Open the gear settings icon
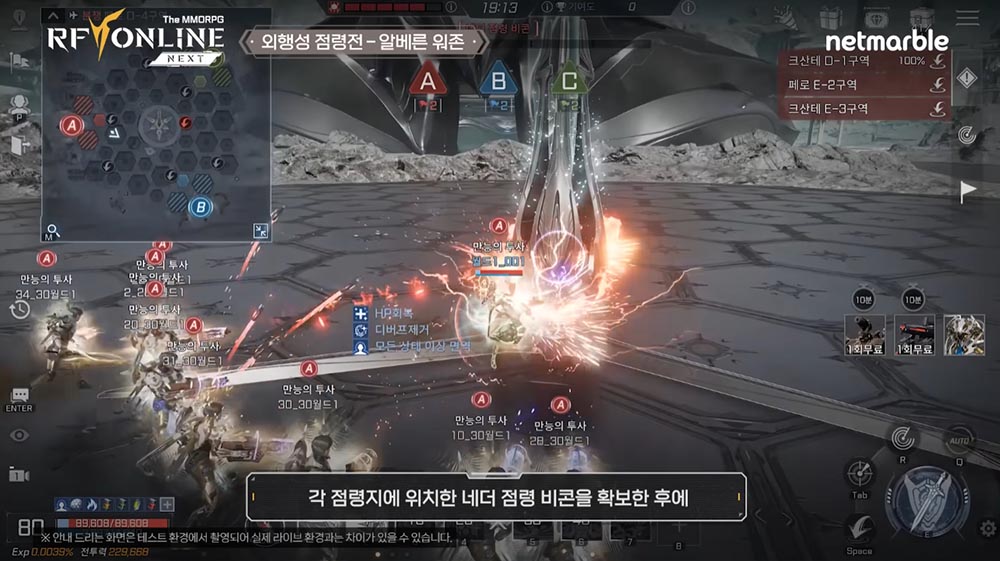Screen dimensions: 1000x561 pyautogui.click(x=987, y=528)
